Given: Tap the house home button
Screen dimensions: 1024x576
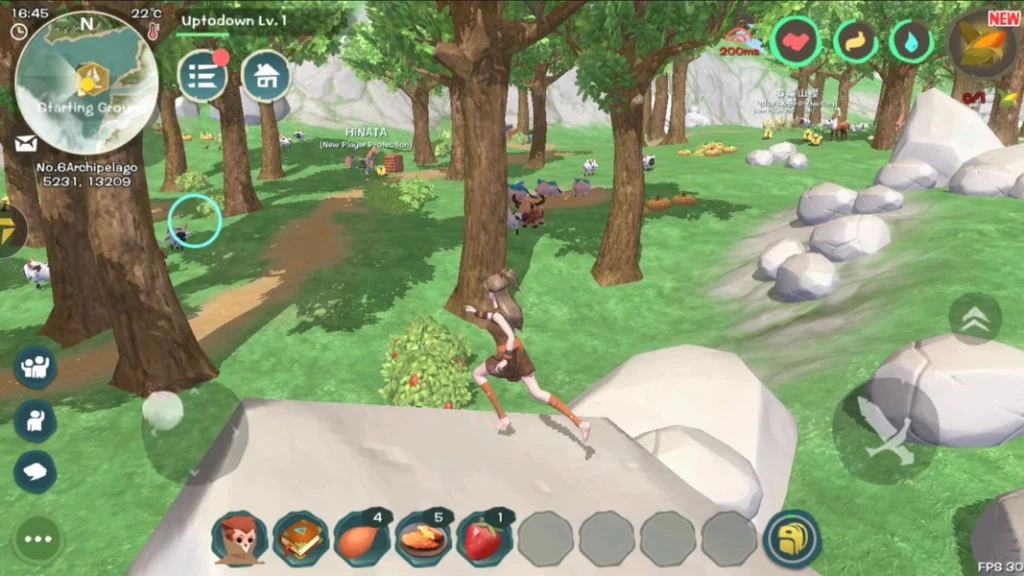Looking at the screenshot, I should tap(266, 76).
